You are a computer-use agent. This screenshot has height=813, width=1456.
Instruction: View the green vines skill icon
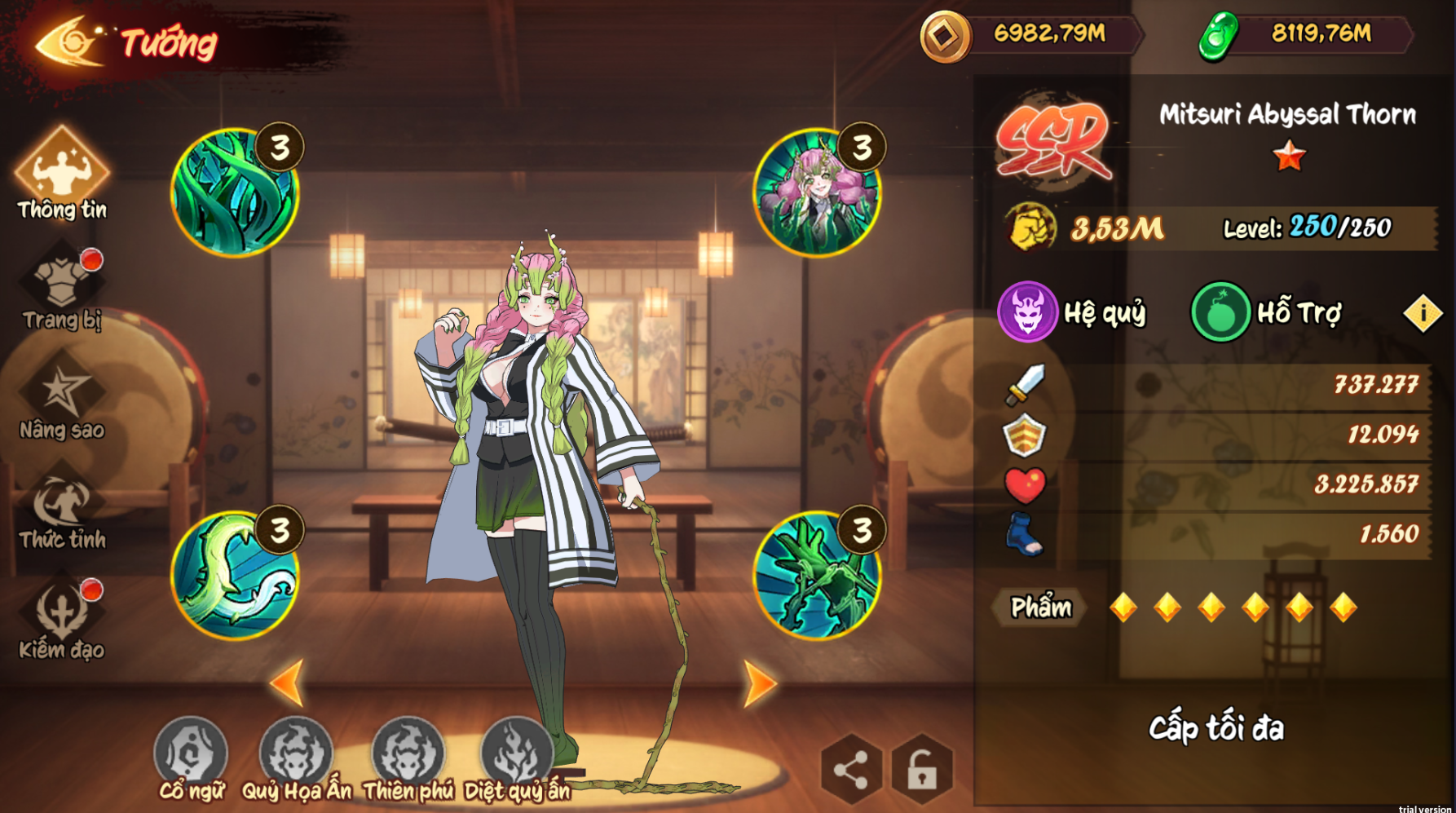(x=235, y=192)
